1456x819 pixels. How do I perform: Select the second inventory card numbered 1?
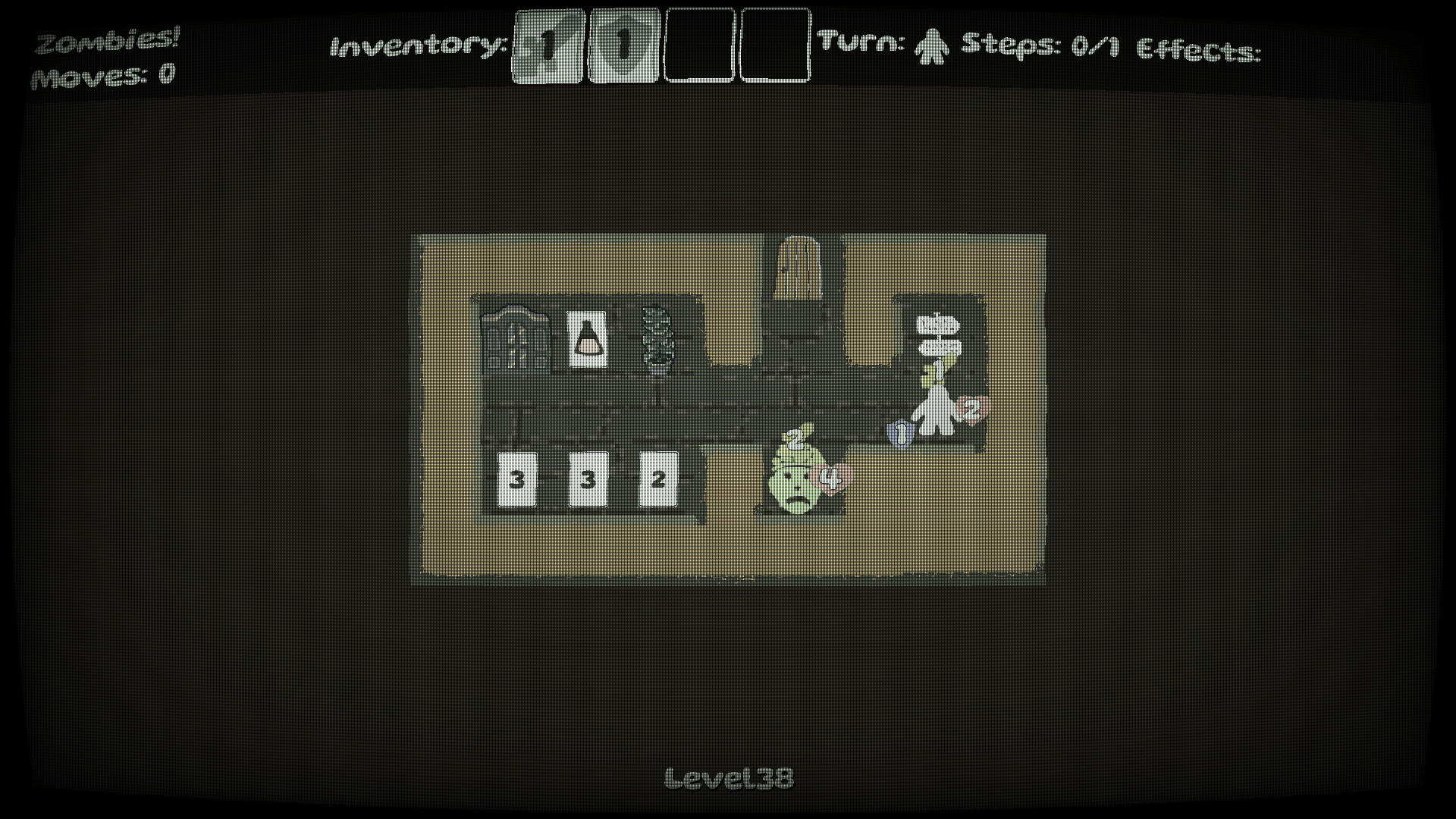pos(623,47)
